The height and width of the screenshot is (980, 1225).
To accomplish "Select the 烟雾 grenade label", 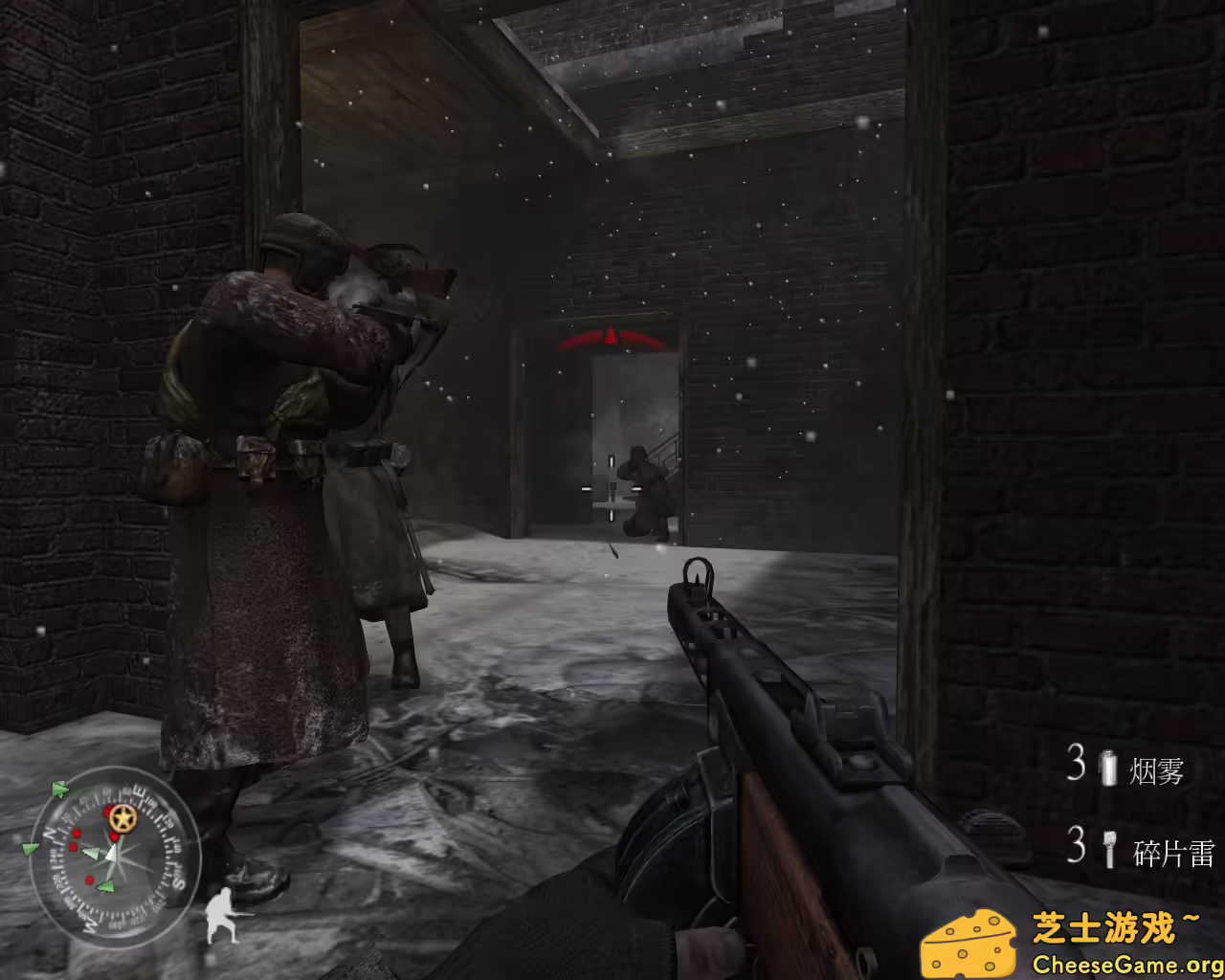I will click(1155, 769).
